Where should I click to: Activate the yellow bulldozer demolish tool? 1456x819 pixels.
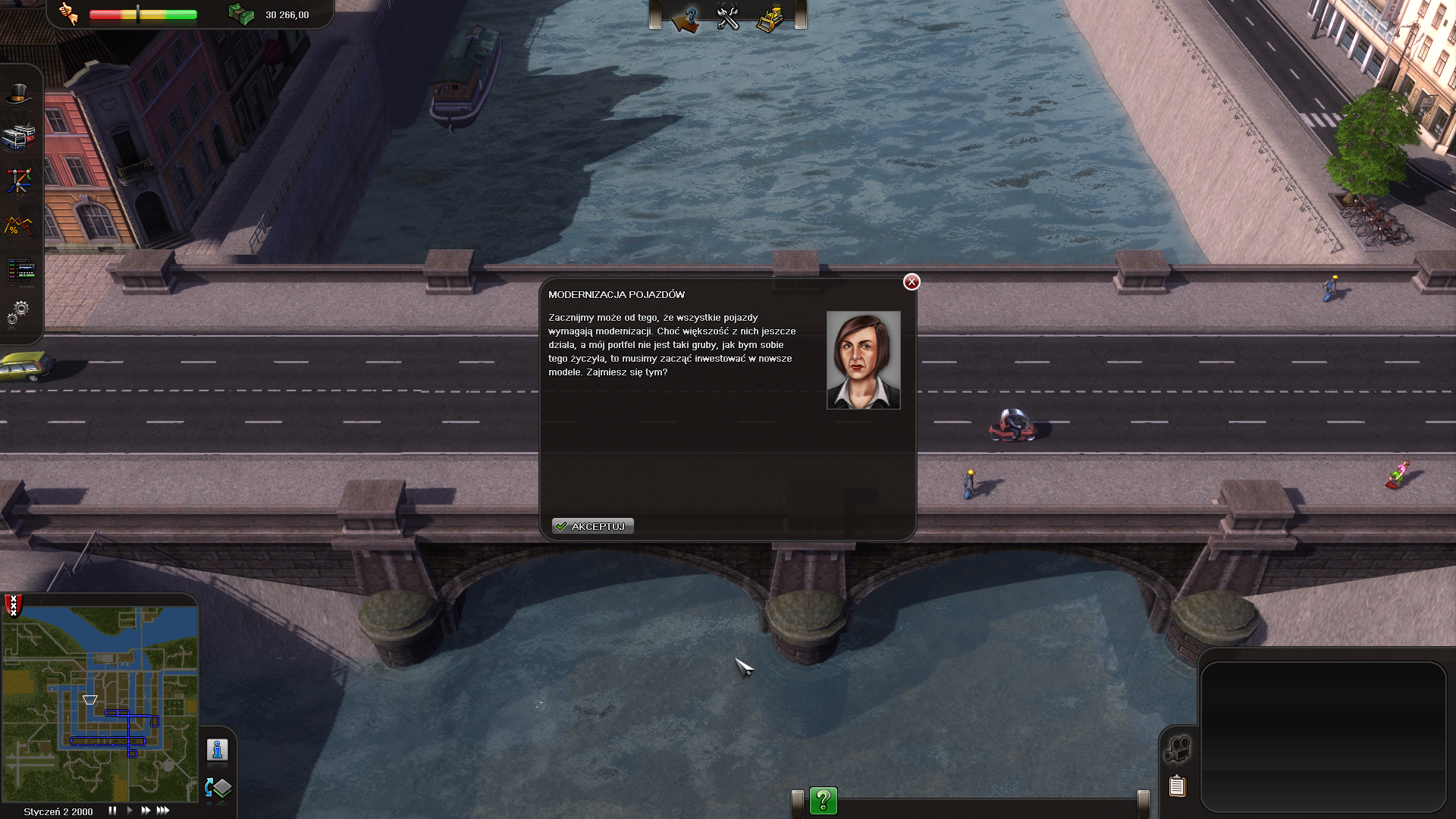pyautogui.click(x=770, y=17)
